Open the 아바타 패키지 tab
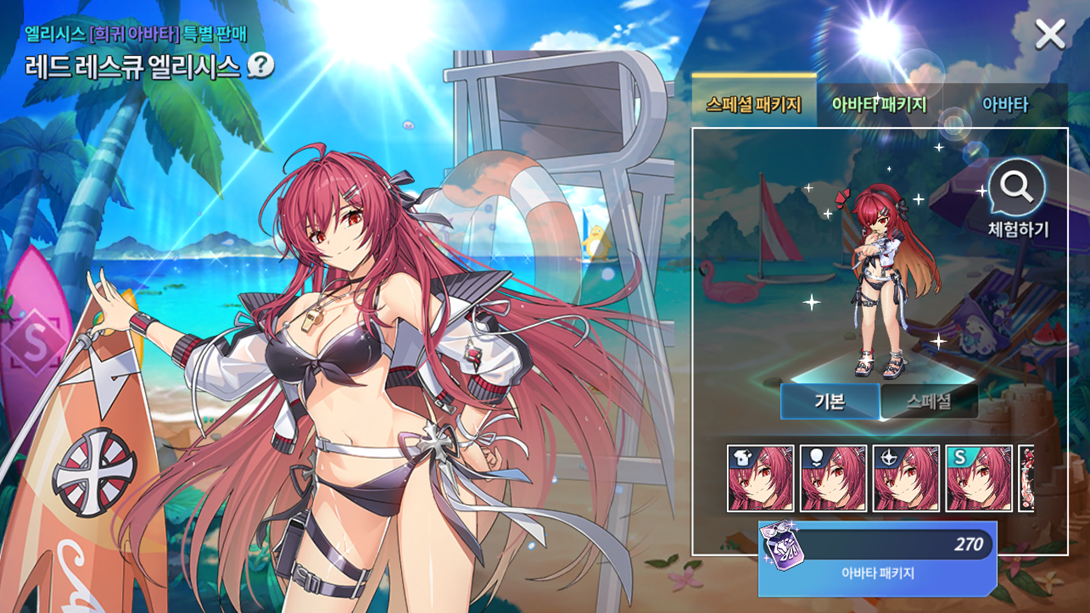The image size is (1090, 613). (x=879, y=104)
